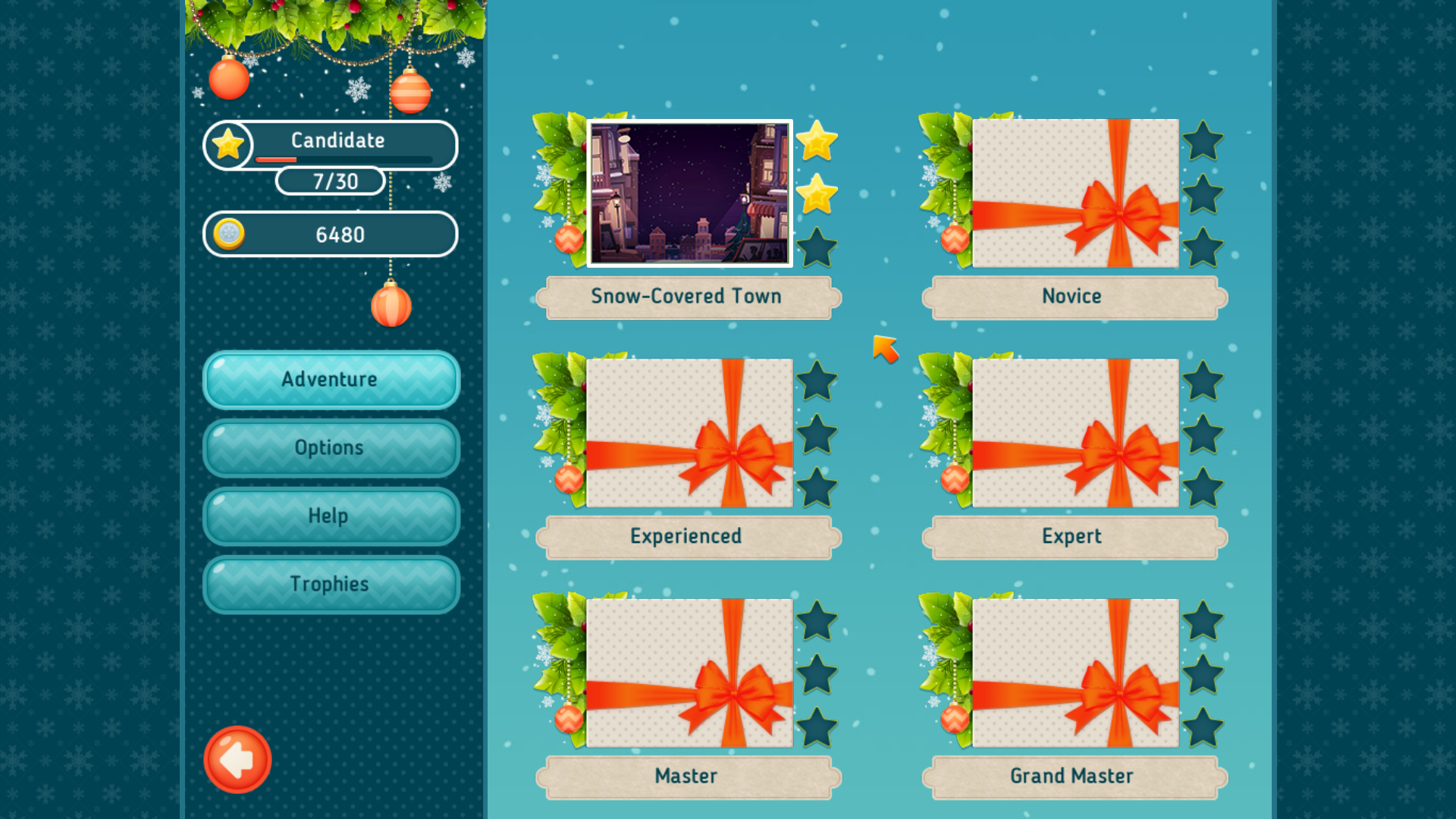The image size is (1456, 819).
Task: View the Trophies collection
Action: (331, 584)
